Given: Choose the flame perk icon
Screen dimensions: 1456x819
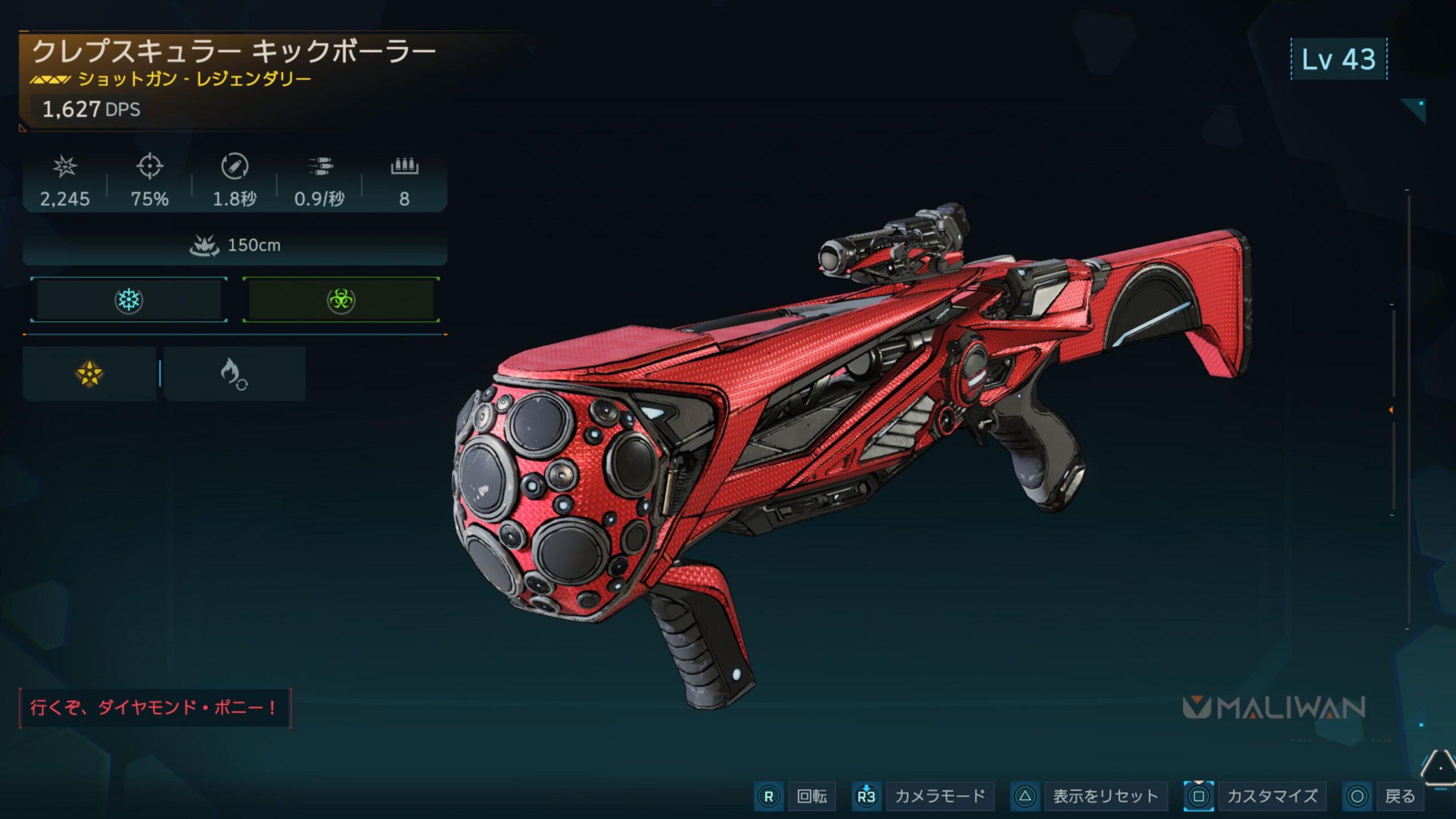Looking at the screenshot, I should coord(234,374).
